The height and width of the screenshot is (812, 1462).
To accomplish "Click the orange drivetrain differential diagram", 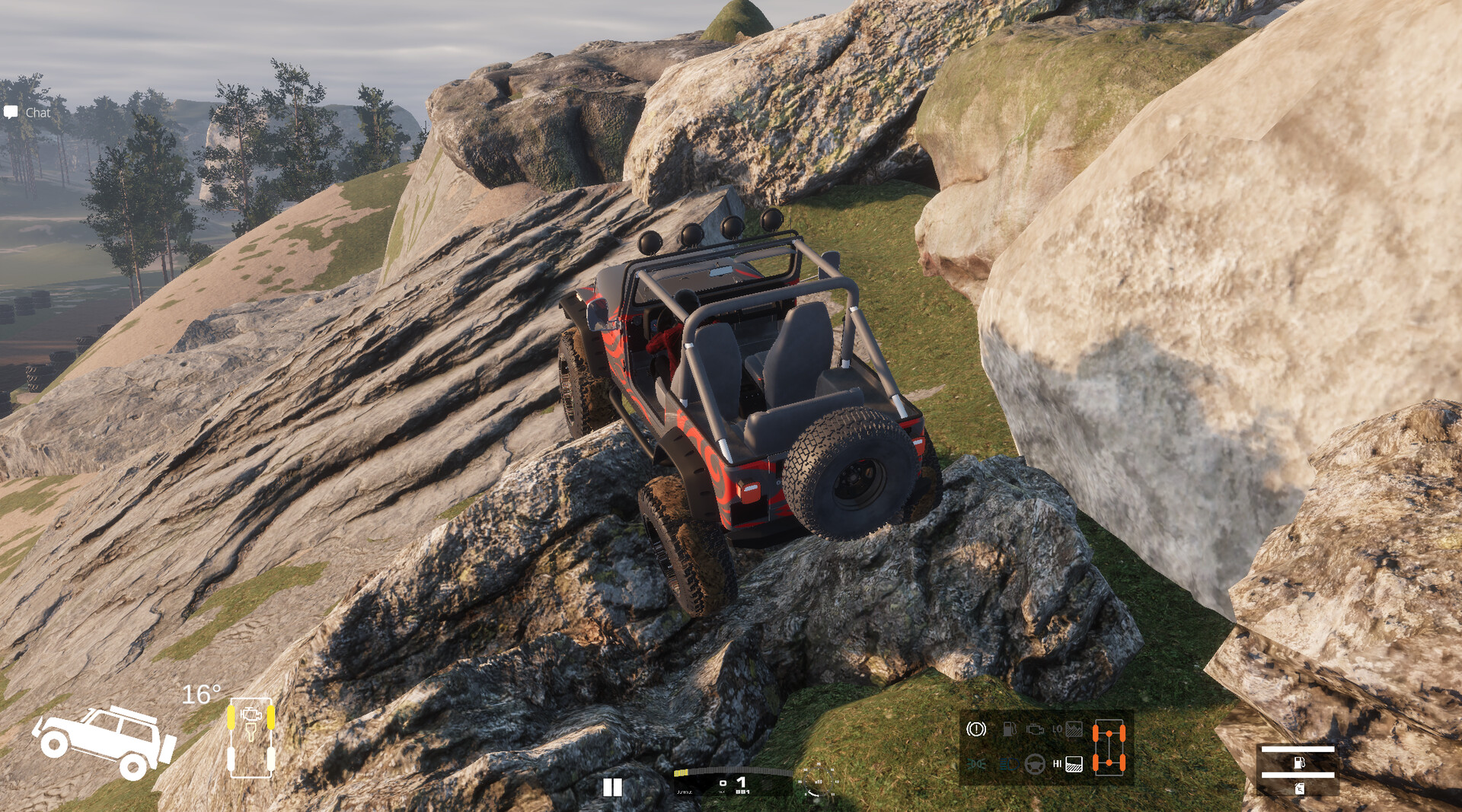I will click(1109, 746).
